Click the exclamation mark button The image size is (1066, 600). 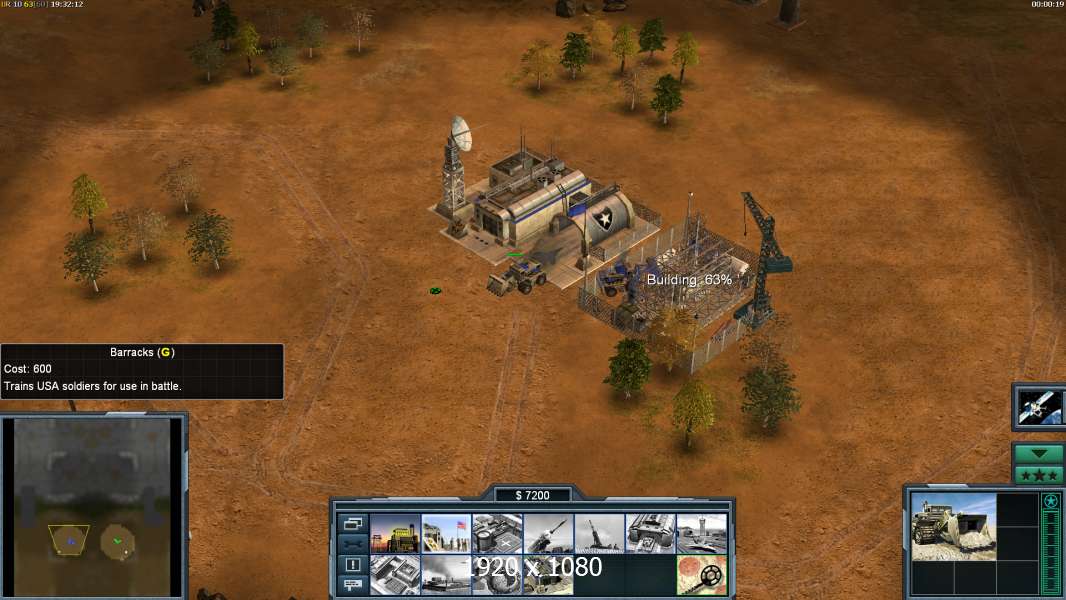coord(352,564)
